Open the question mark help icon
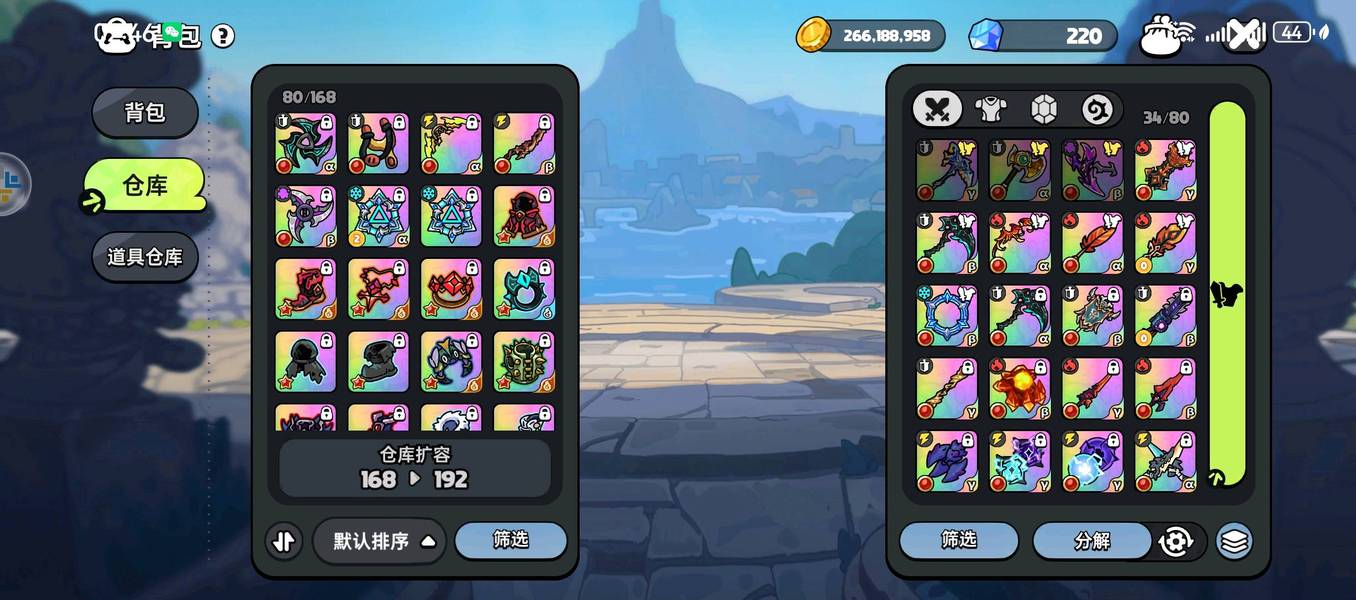 [223, 37]
